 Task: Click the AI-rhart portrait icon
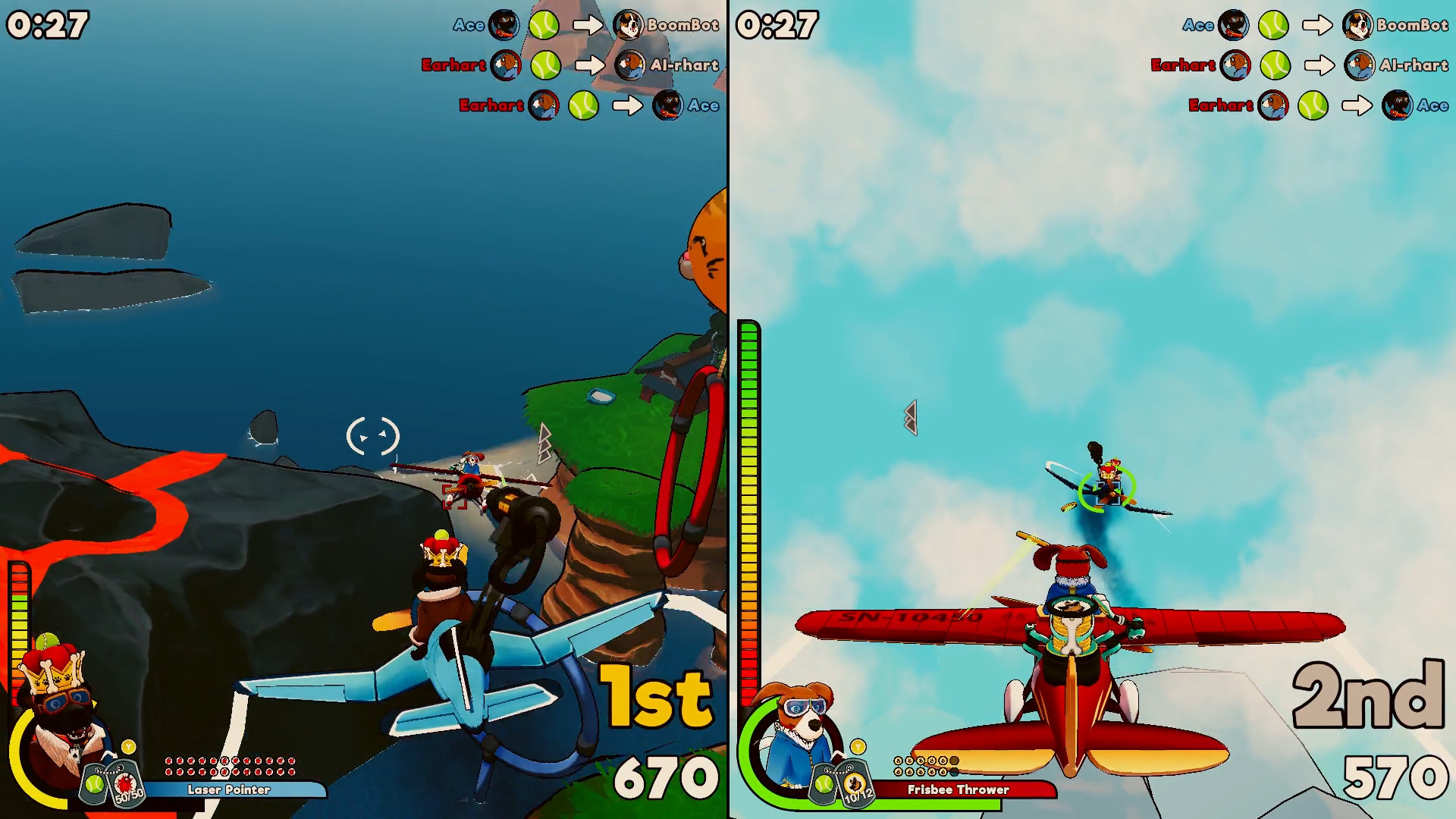tap(629, 65)
